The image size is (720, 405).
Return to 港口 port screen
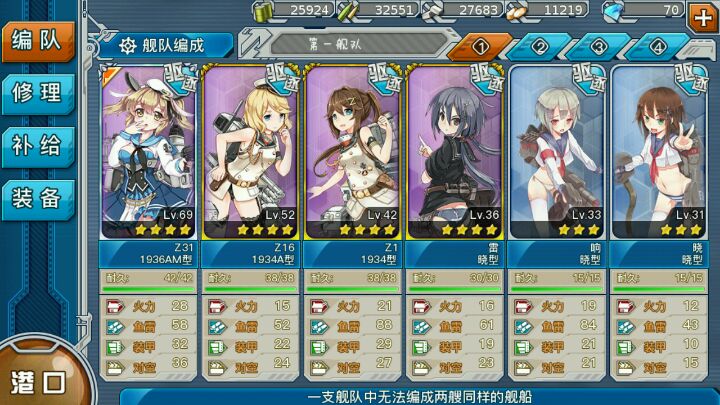(38, 379)
